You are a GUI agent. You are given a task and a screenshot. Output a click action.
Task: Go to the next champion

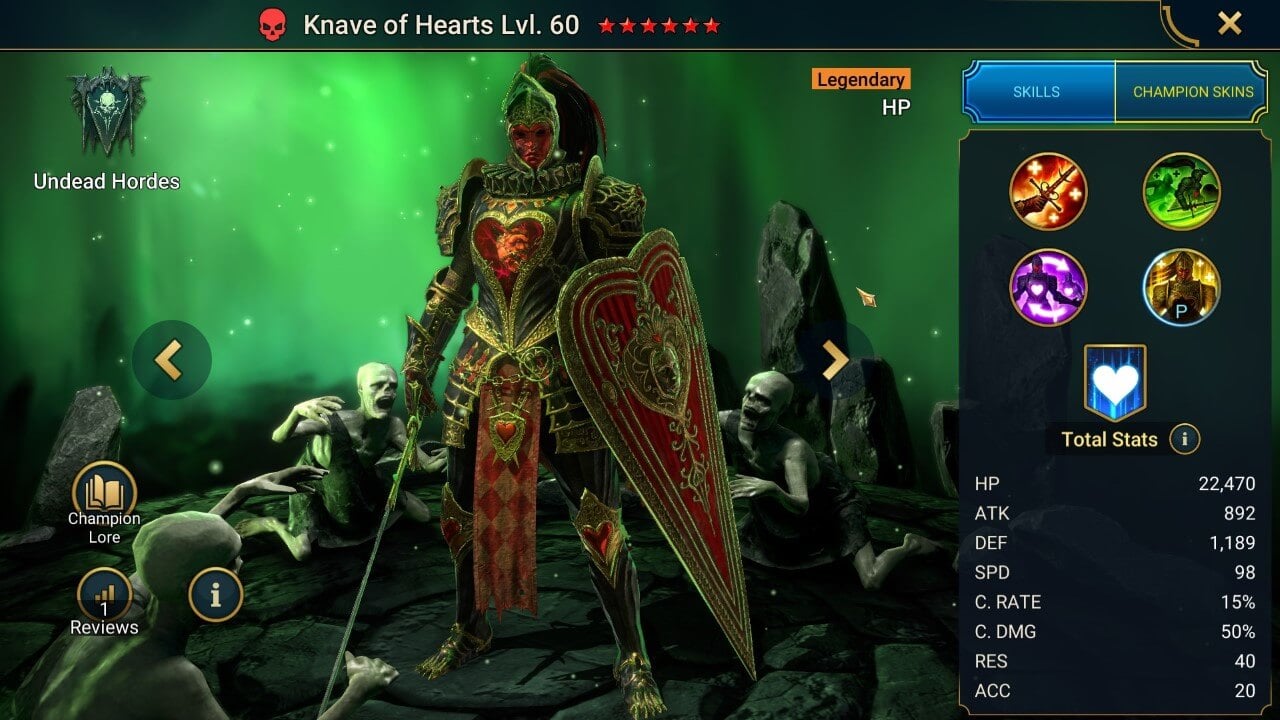click(835, 360)
